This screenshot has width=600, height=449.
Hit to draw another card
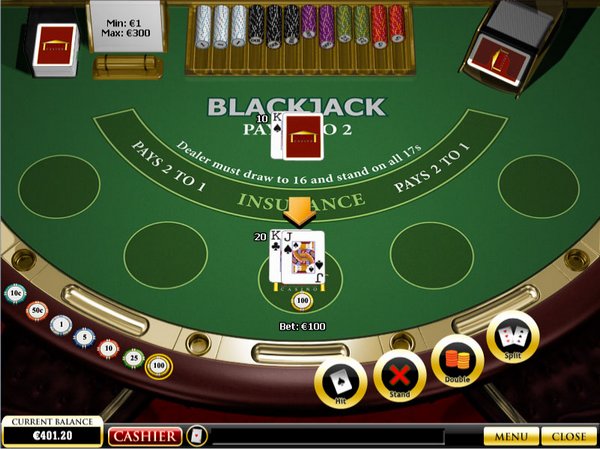(x=340, y=383)
